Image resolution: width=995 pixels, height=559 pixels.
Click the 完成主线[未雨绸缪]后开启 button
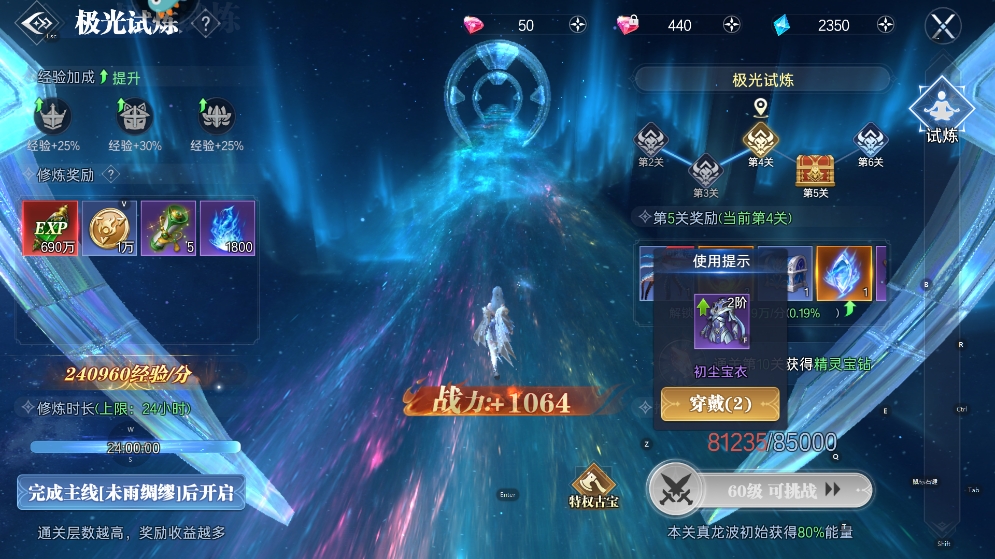click(131, 492)
